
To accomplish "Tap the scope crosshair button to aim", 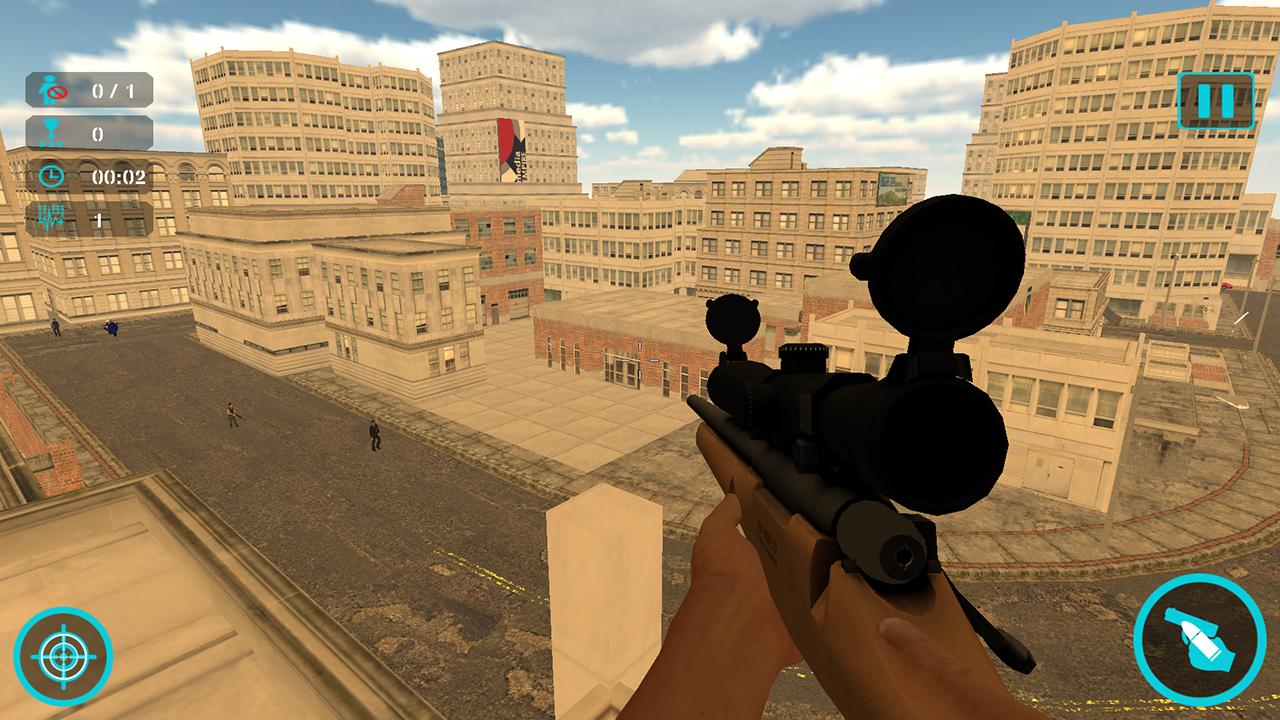I will [64, 656].
